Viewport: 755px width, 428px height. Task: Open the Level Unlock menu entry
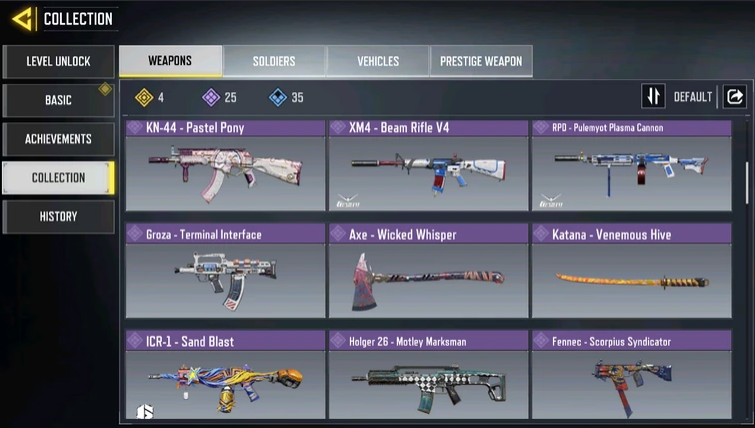pos(58,62)
